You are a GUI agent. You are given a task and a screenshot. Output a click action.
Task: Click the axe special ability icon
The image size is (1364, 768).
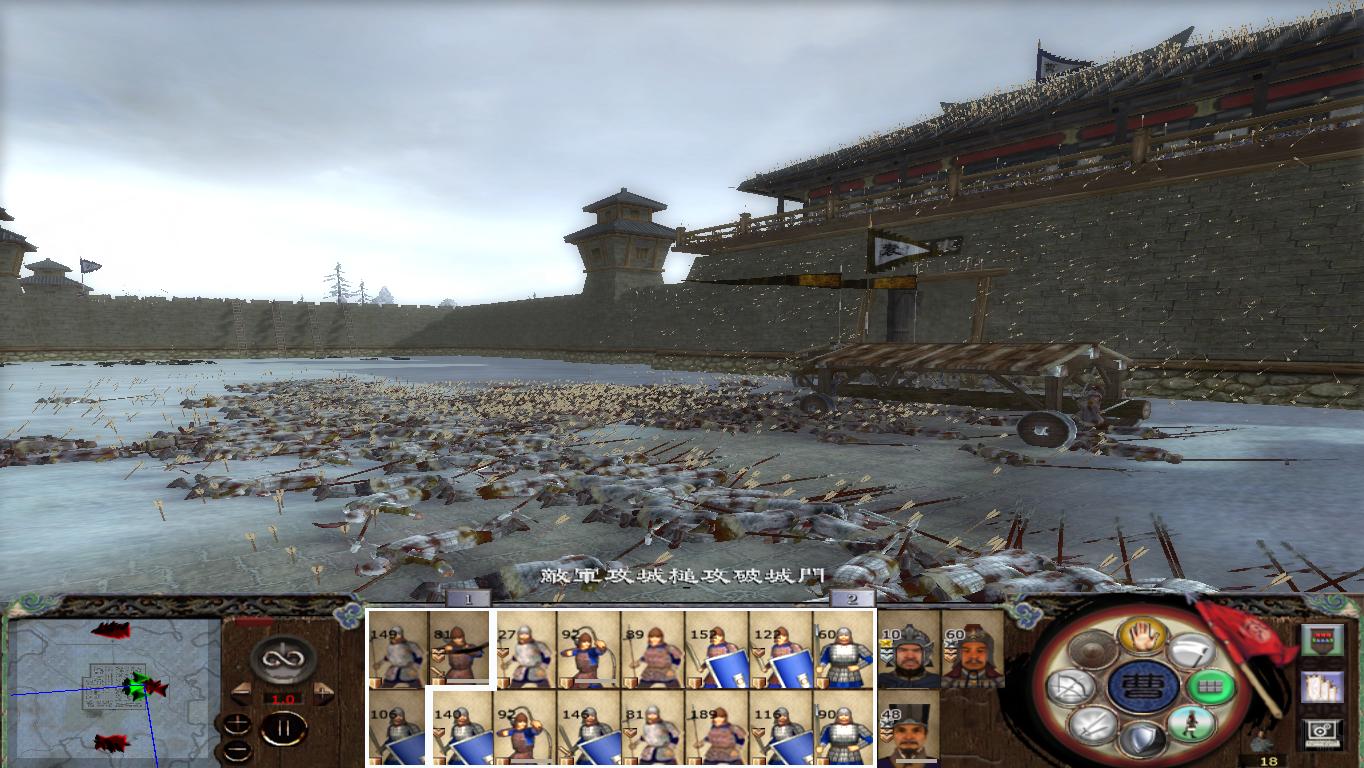click(x=1190, y=650)
